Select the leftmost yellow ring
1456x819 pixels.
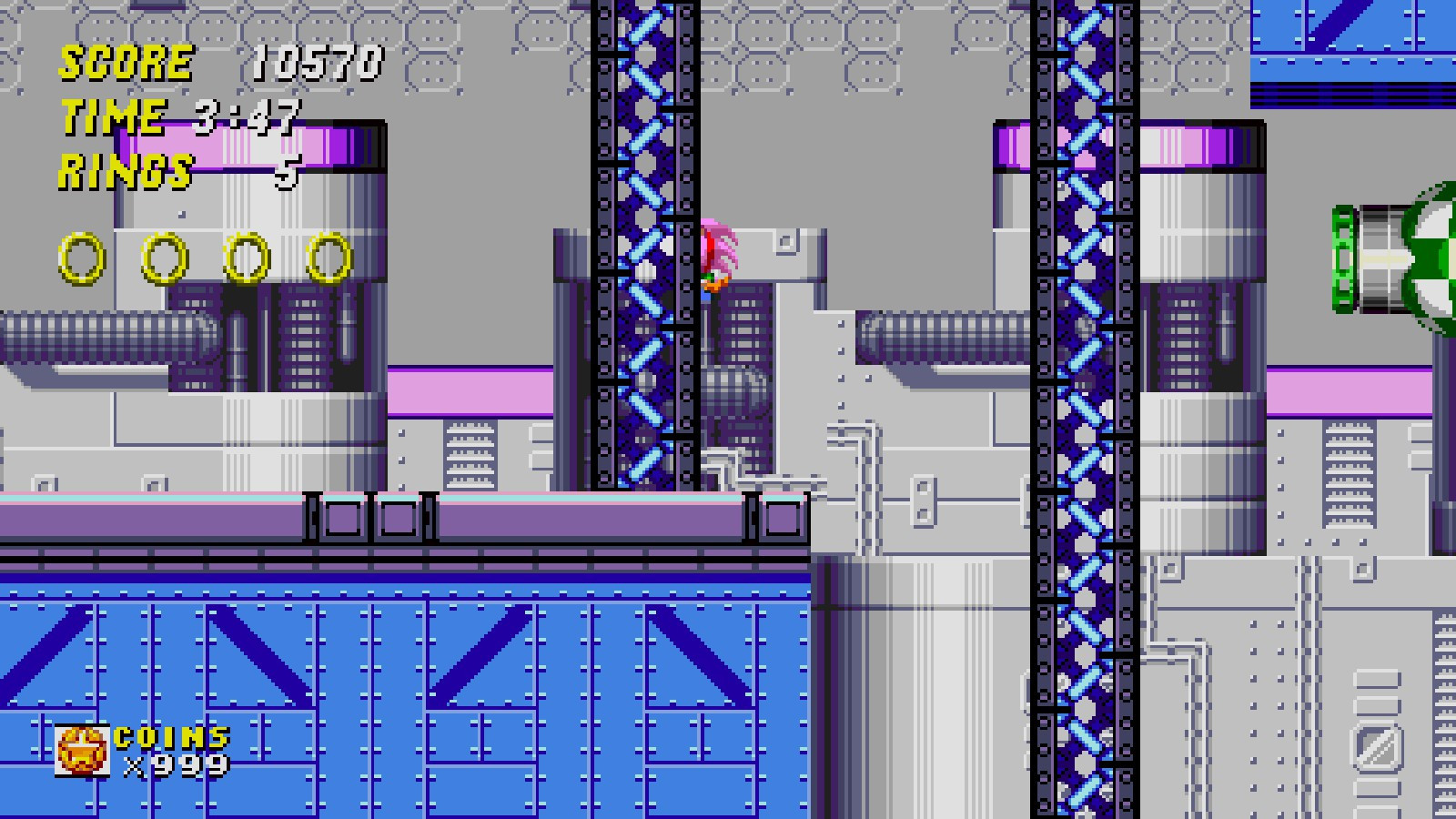coord(80,258)
